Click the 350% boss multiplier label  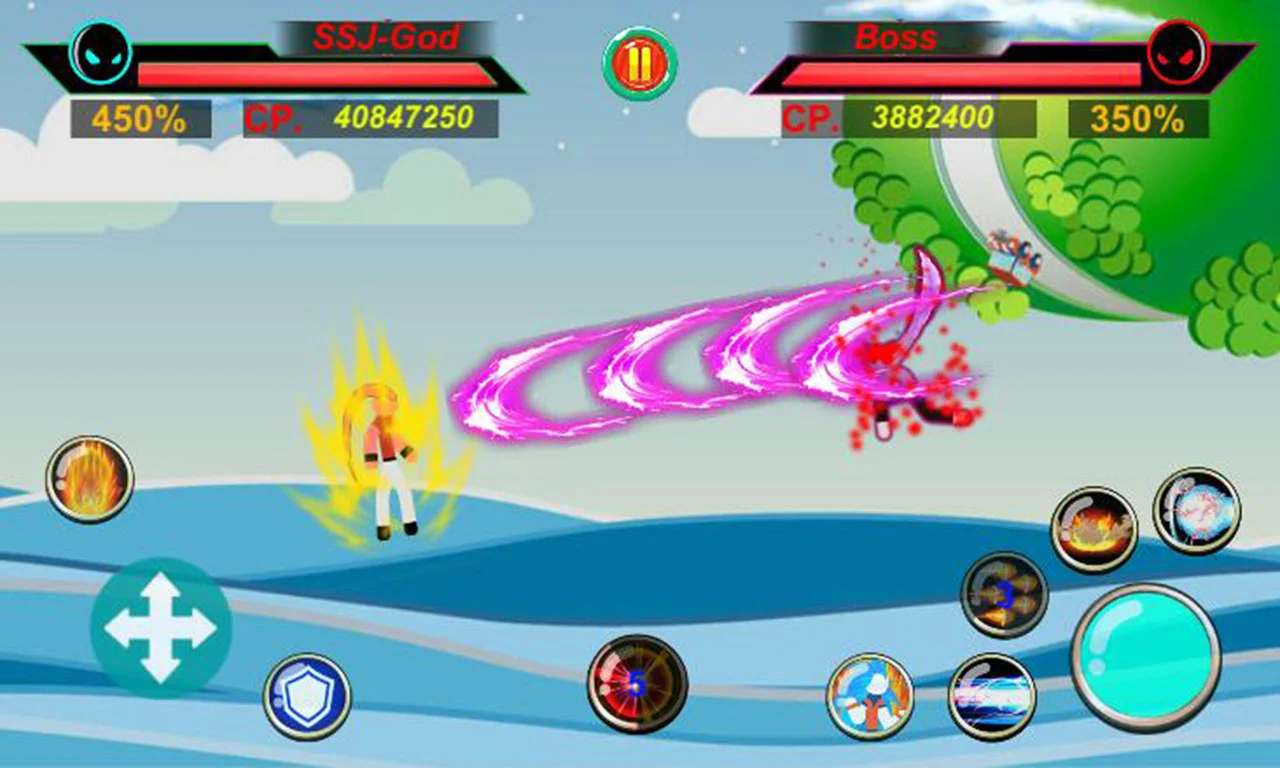pyautogui.click(x=1141, y=118)
